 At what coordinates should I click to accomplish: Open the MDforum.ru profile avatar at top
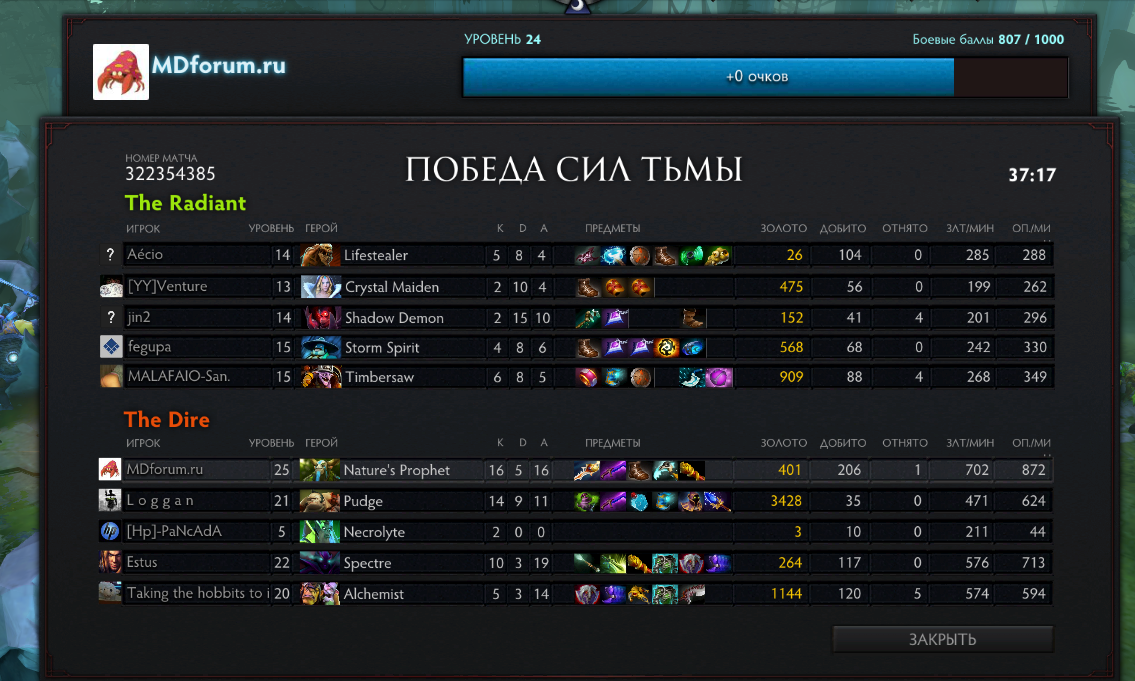pyautogui.click(x=121, y=72)
